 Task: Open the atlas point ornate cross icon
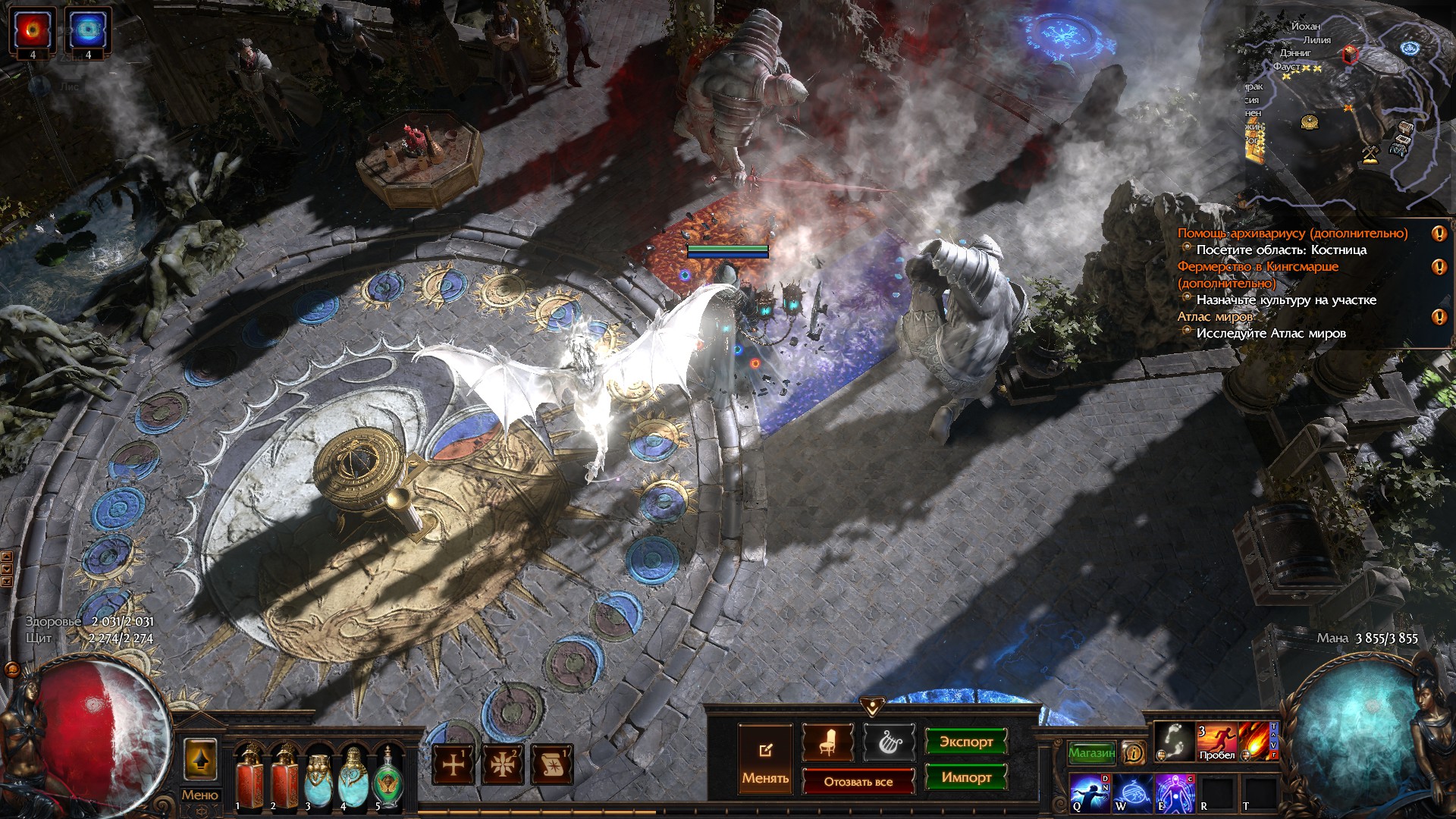pyautogui.click(x=503, y=764)
